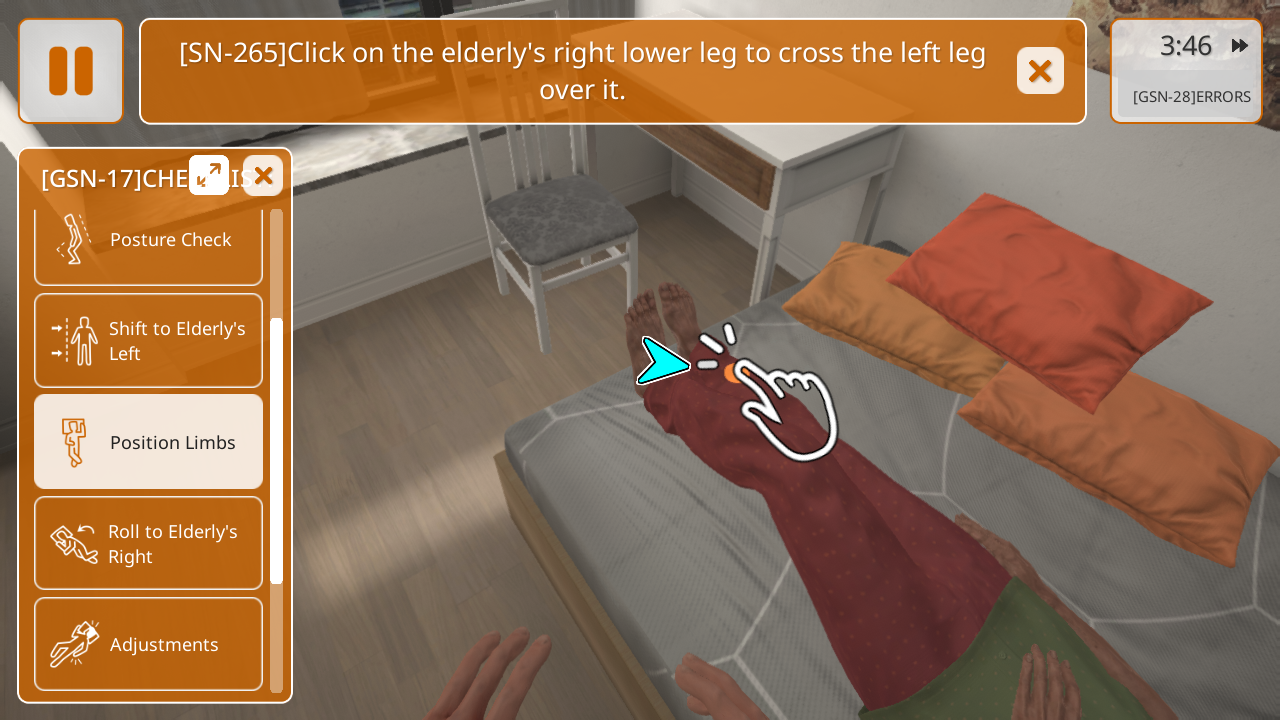1280x720 pixels.
Task: Choose Shift to Elderly's Left step
Action: tap(148, 341)
